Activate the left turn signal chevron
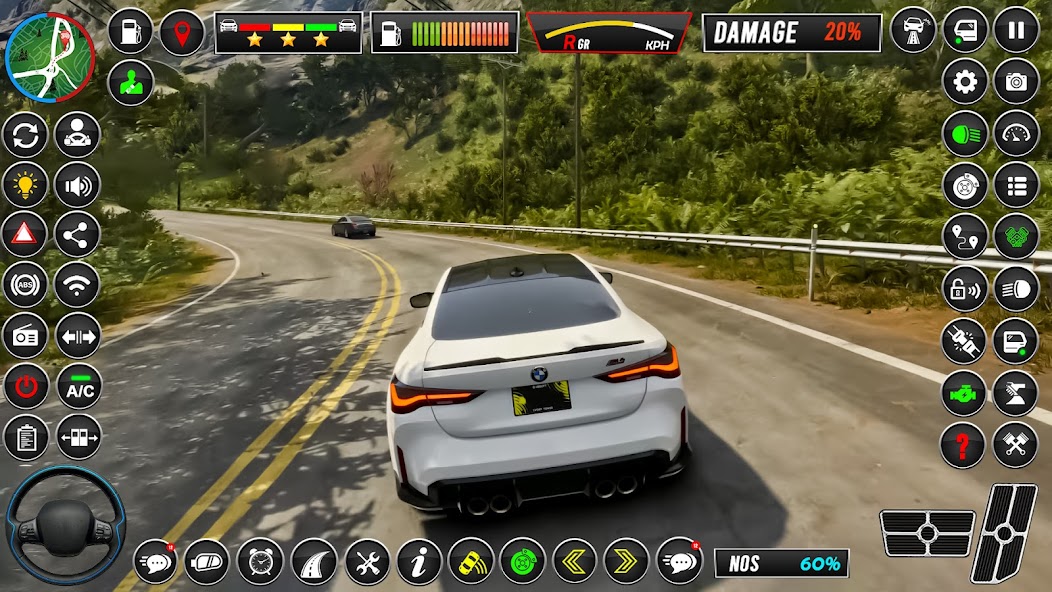The width and height of the screenshot is (1052, 592). (x=574, y=561)
